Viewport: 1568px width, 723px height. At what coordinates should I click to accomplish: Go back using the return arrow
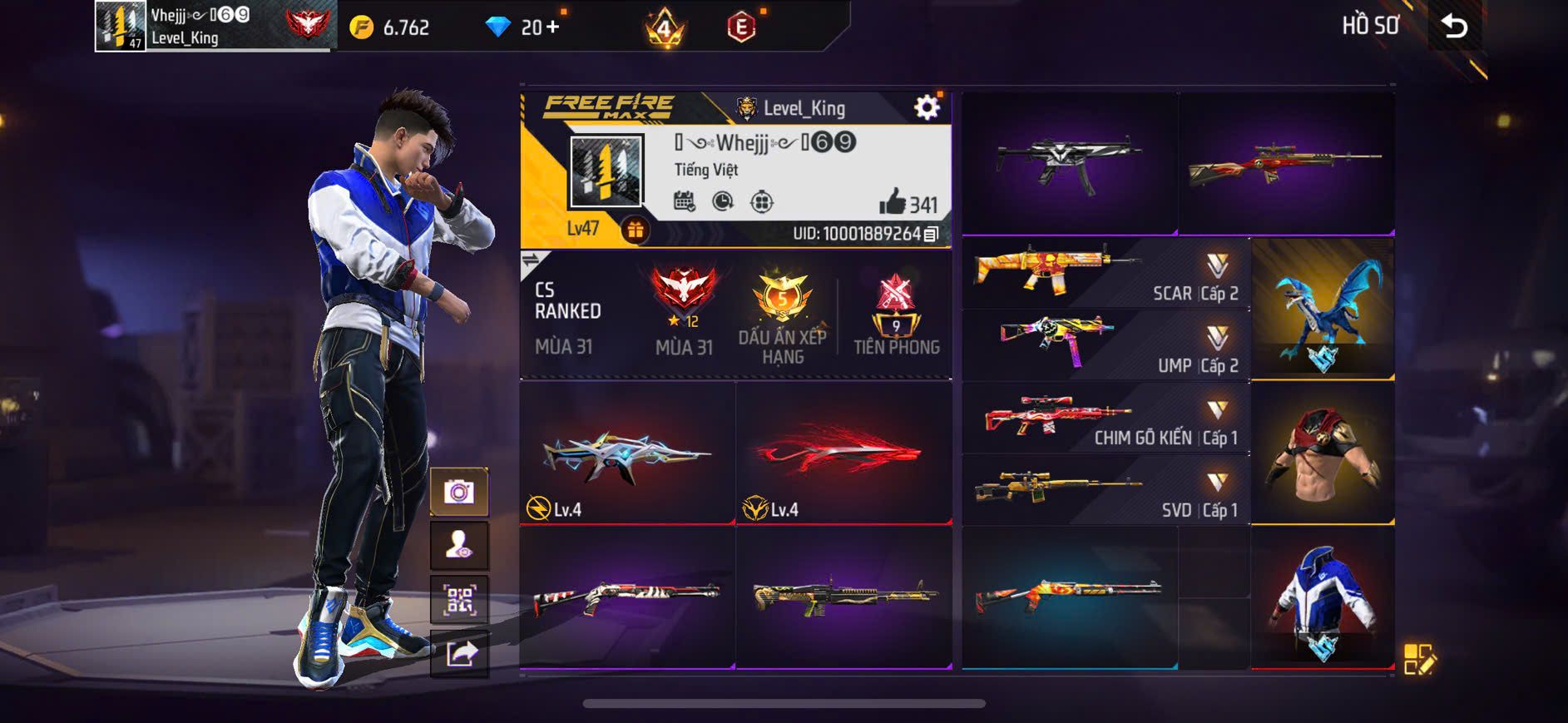click(x=1454, y=27)
